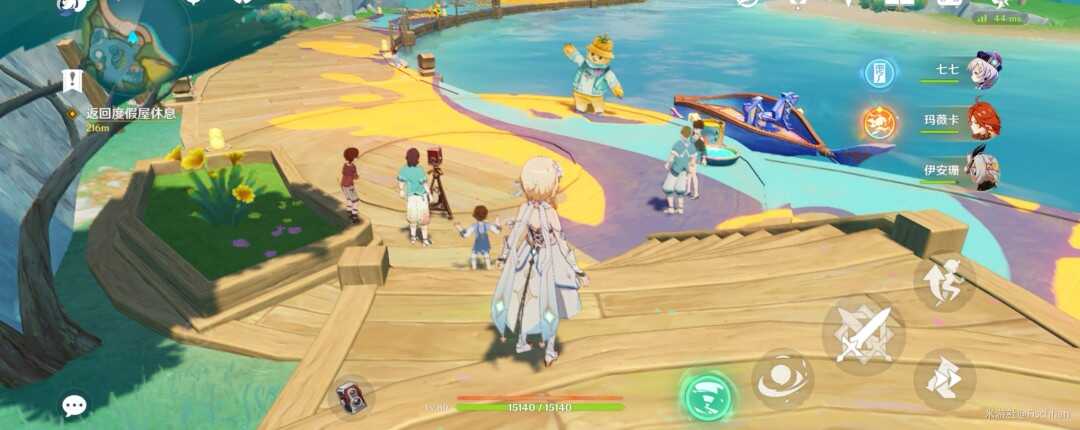The image size is (1080, 430).
Task: Use the swirl elemental skill button
Action: click(x=782, y=379)
